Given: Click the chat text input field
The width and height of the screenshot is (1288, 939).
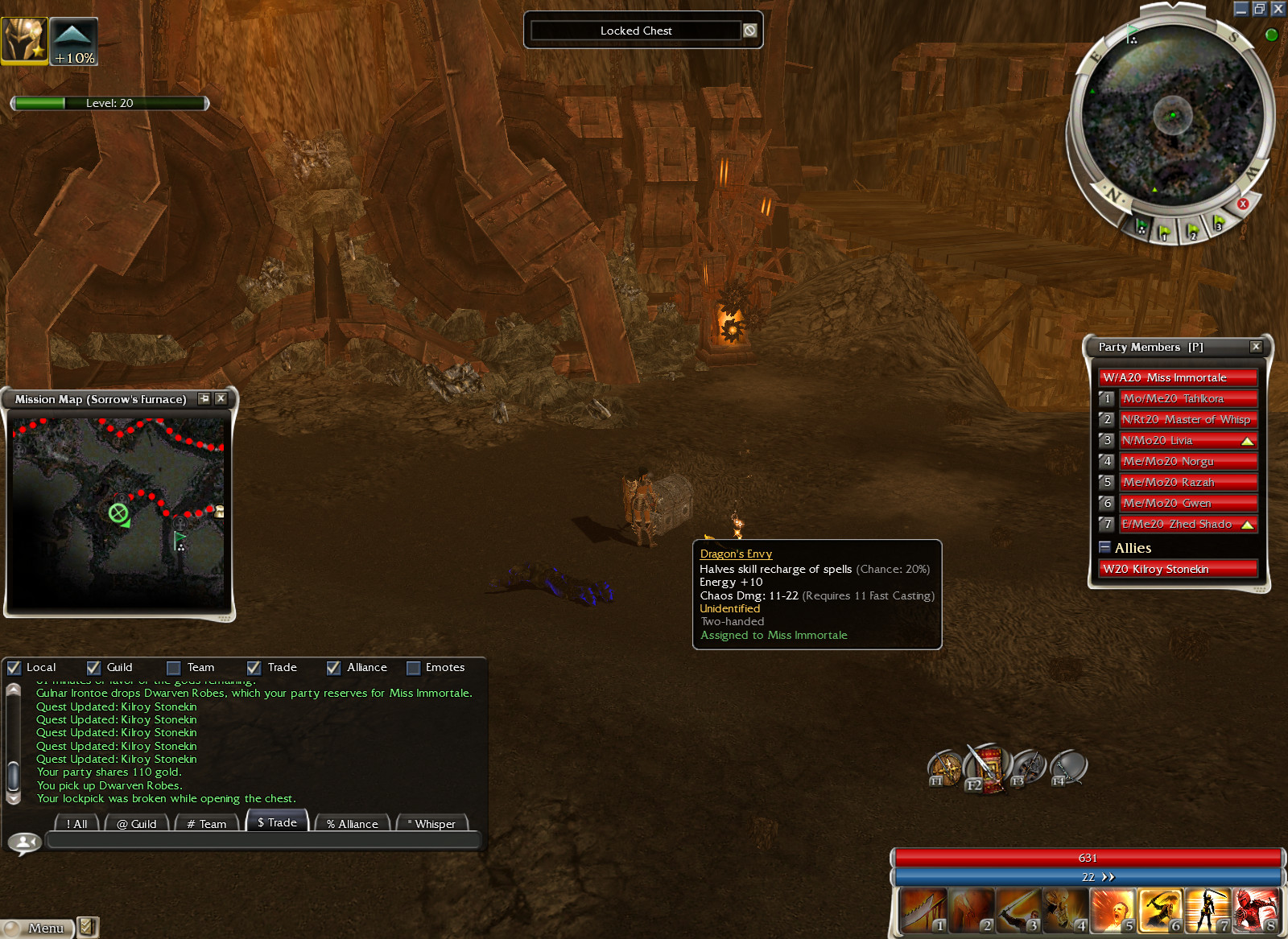Looking at the screenshot, I should 263,841.
